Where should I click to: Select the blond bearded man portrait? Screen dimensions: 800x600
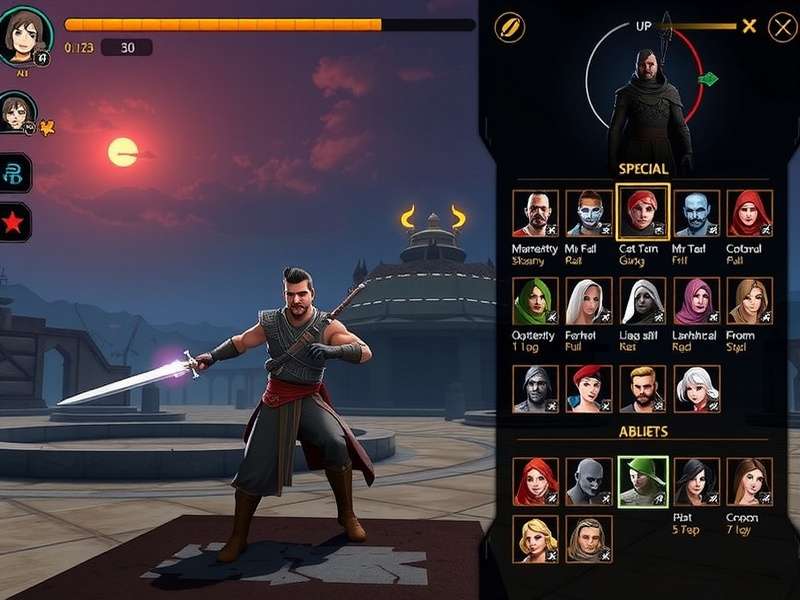[642, 388]
